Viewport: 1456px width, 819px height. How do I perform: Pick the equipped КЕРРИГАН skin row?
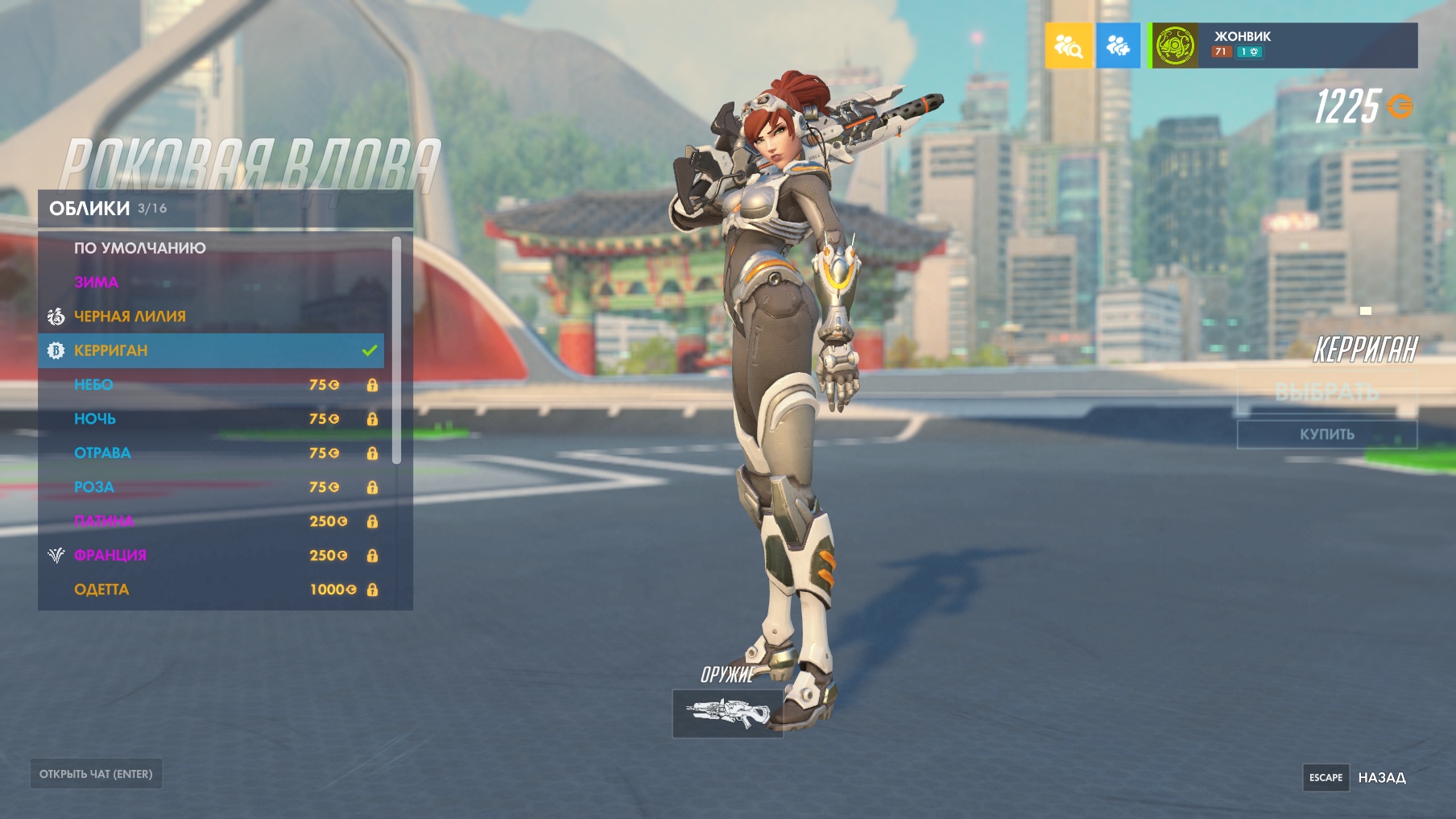pyautogui.click(x=211, y=350)
